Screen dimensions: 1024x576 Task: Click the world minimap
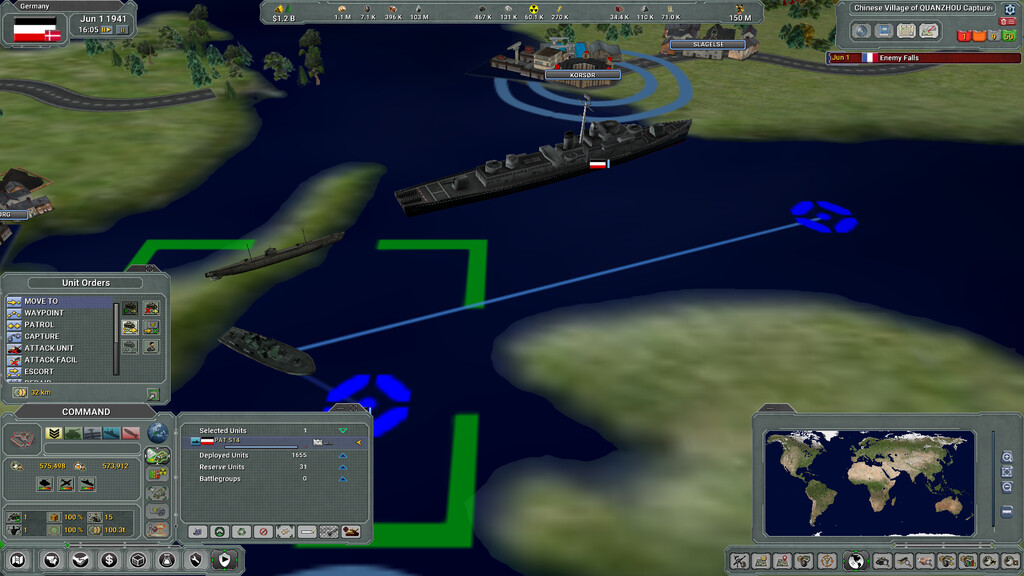(868, 482)
